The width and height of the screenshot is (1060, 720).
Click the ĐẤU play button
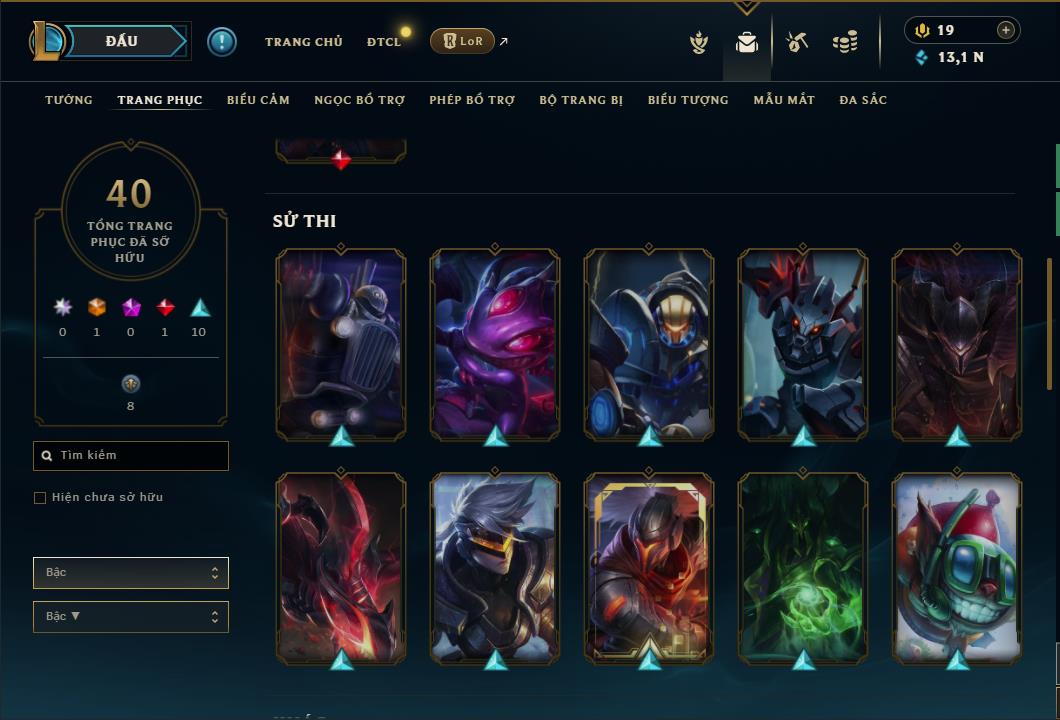point(121,41)
